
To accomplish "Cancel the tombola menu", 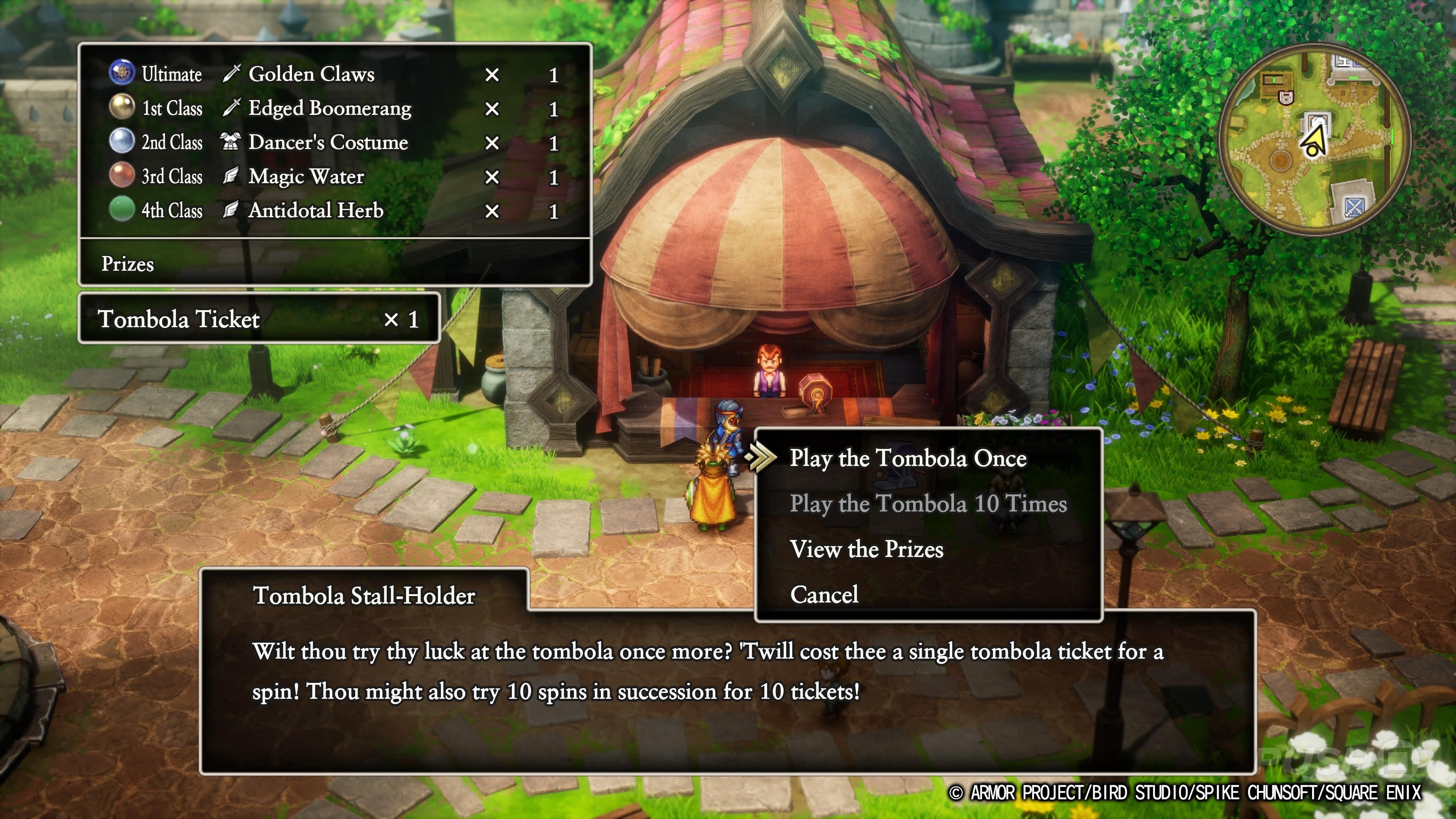I will coord(824,595).
